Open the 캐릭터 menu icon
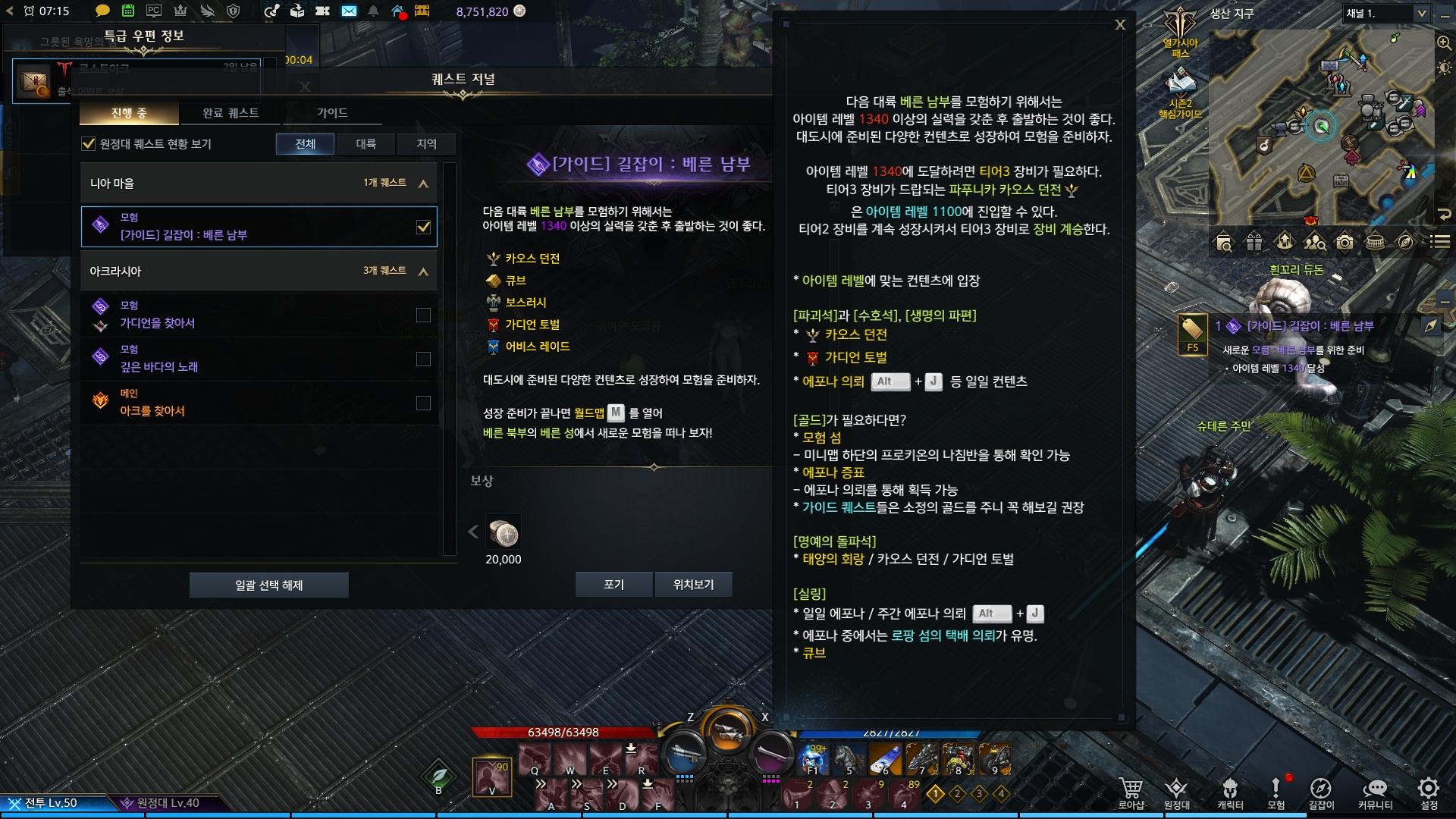This screenshot has width=1456, height=819. pyautogui.click(x=1230, y=792)
